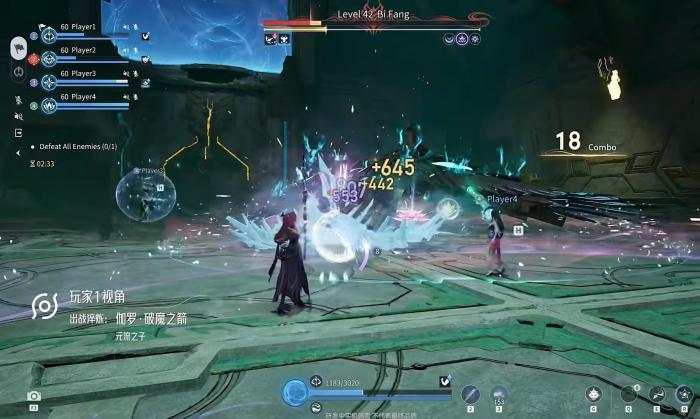Activate the dark round skill icon
The image size is (700, 419).
[628, 394]
